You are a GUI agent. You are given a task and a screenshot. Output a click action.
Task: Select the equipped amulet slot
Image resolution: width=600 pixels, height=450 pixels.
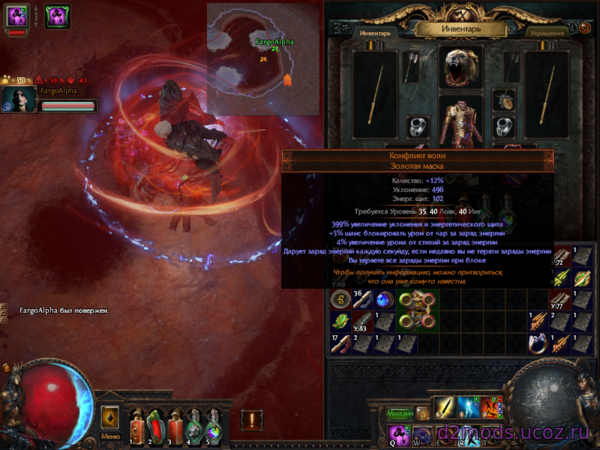click(x=505, y=100)
